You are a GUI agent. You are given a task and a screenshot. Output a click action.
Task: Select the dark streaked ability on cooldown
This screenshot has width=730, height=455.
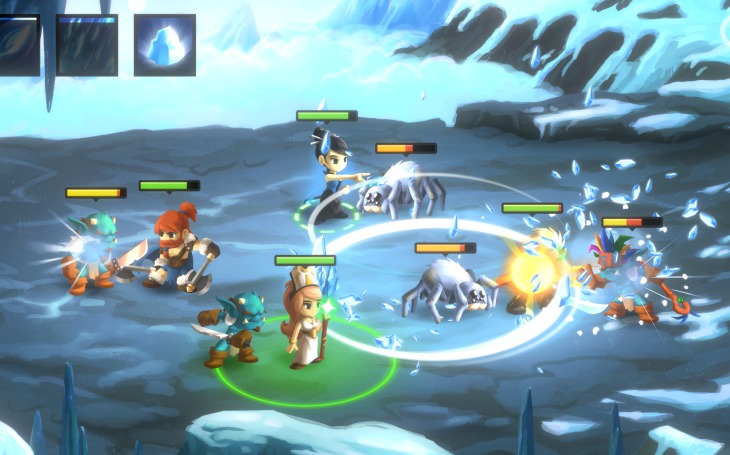[87, 45]
